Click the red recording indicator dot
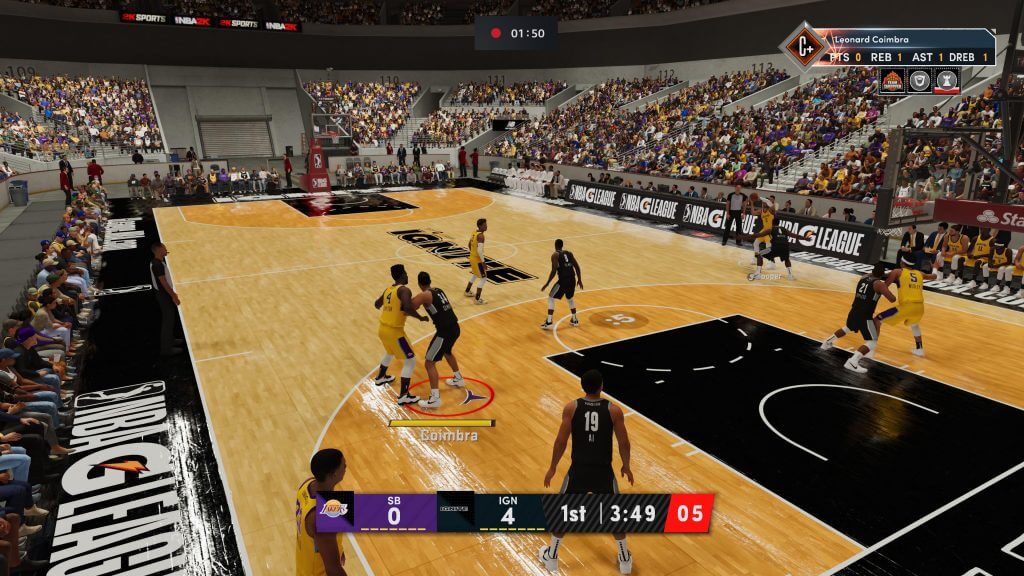The height and width of the screenshot is (576, 1024). (x=495, y=33)
